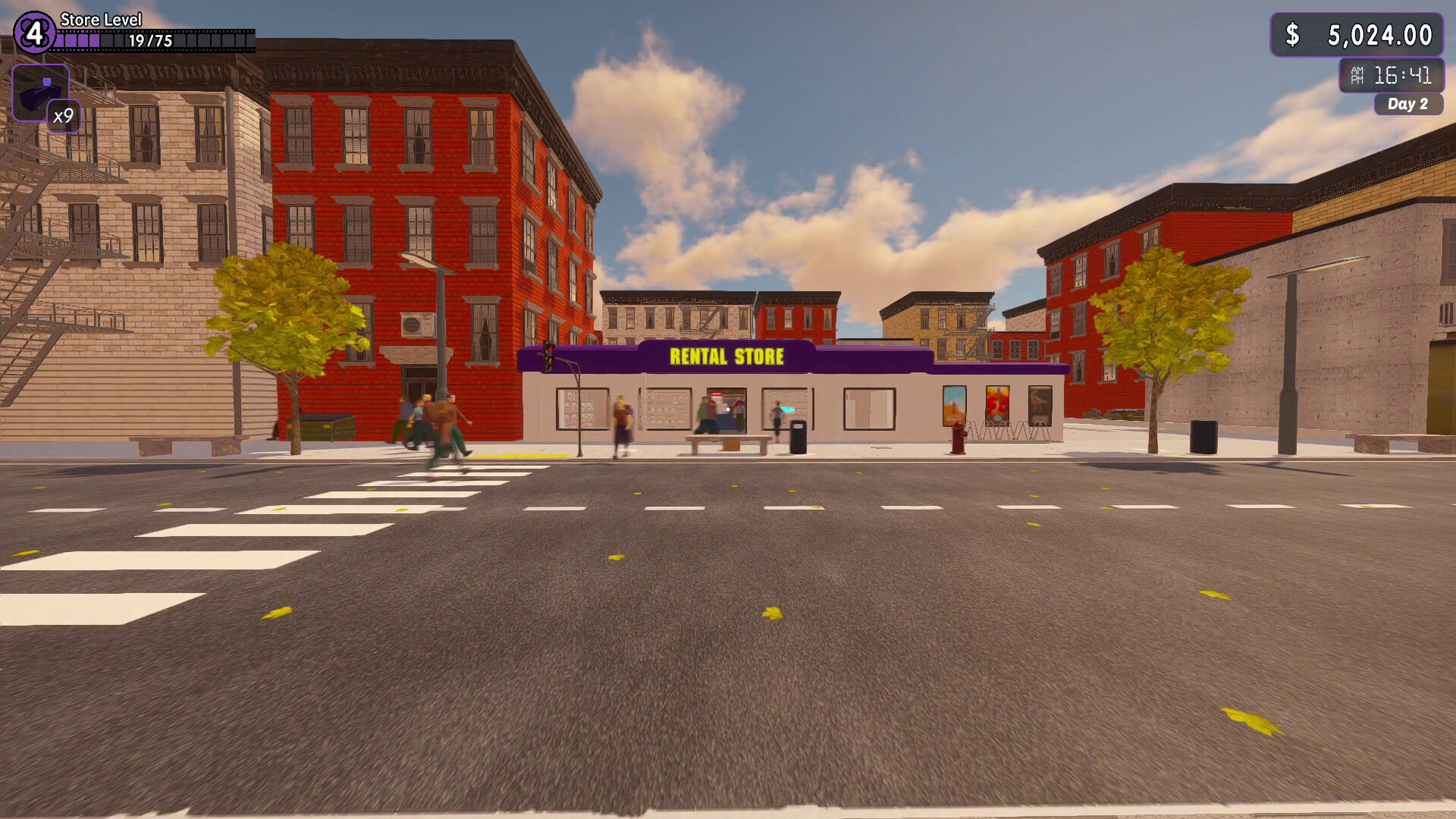This screenshot has height=819, width=1456.
Task: Click the traffic light by the store
Action: (548, 356)
